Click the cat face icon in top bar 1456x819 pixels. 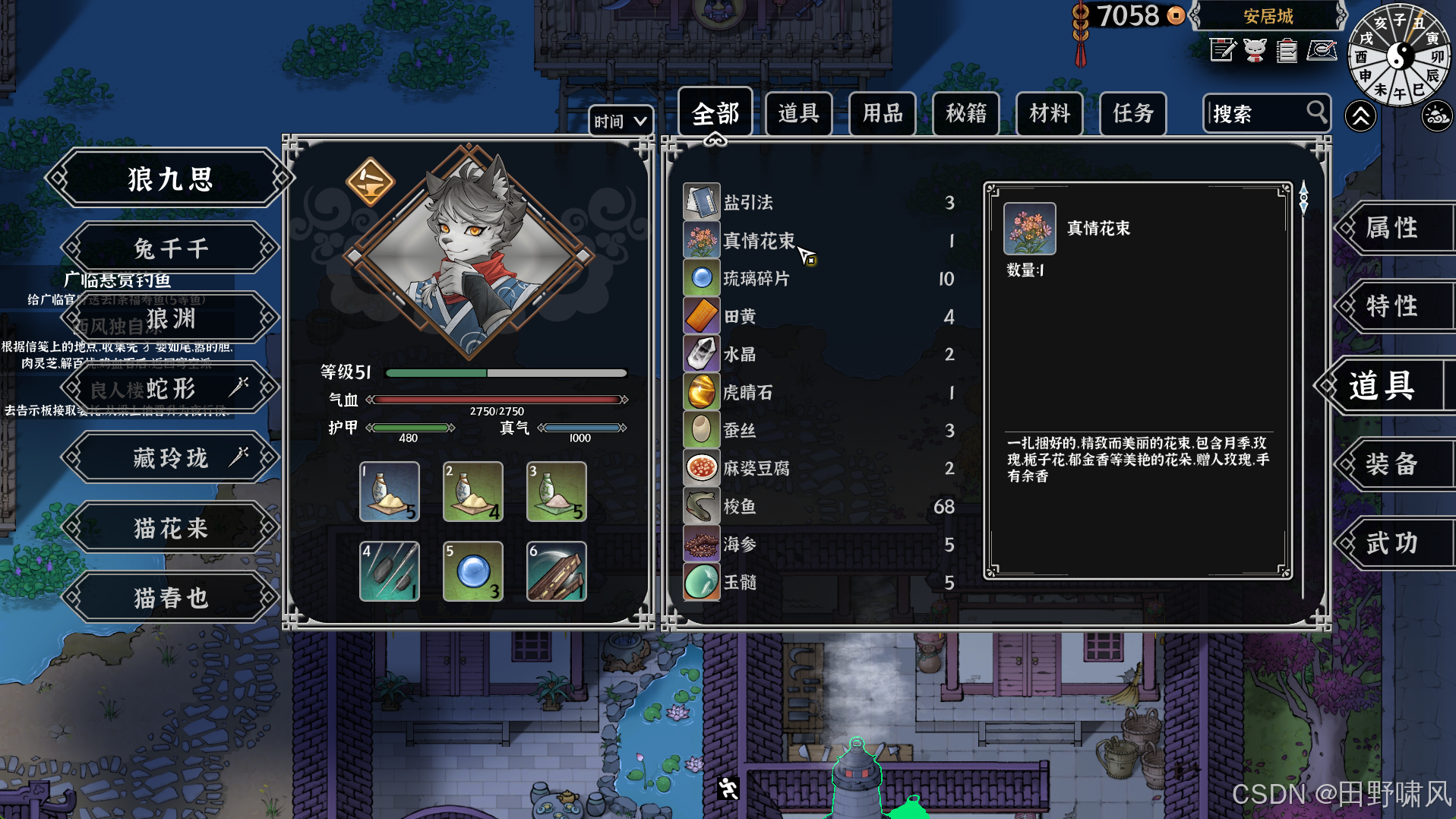(1255, 51)
